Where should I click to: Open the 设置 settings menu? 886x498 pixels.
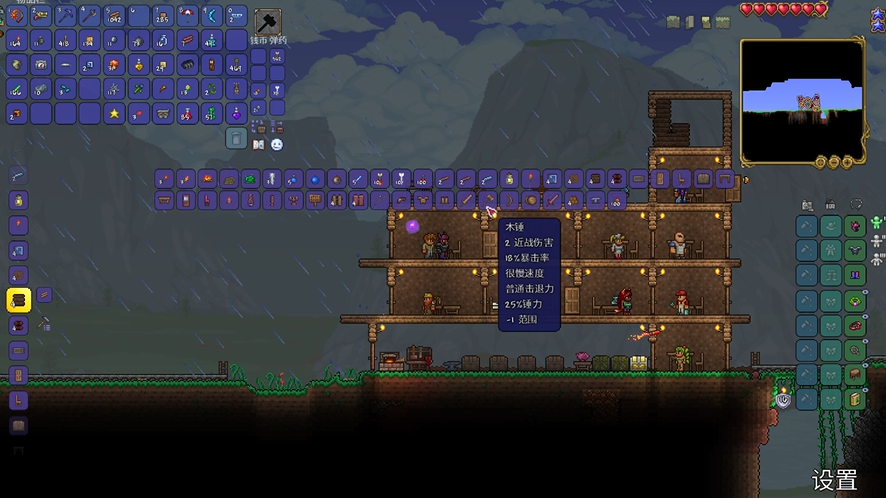click(834, 480)
